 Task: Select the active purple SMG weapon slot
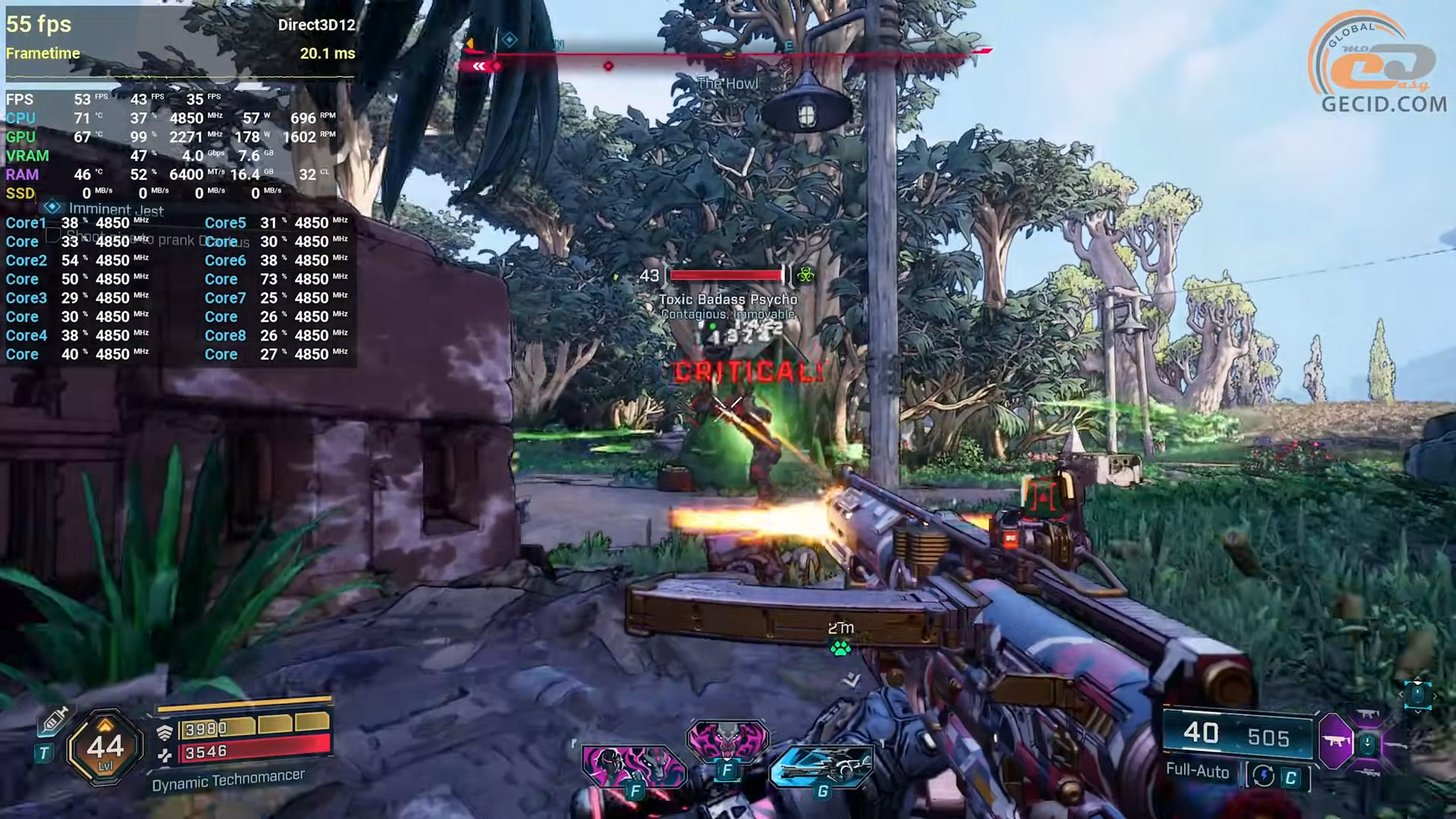coord(1336,741)
